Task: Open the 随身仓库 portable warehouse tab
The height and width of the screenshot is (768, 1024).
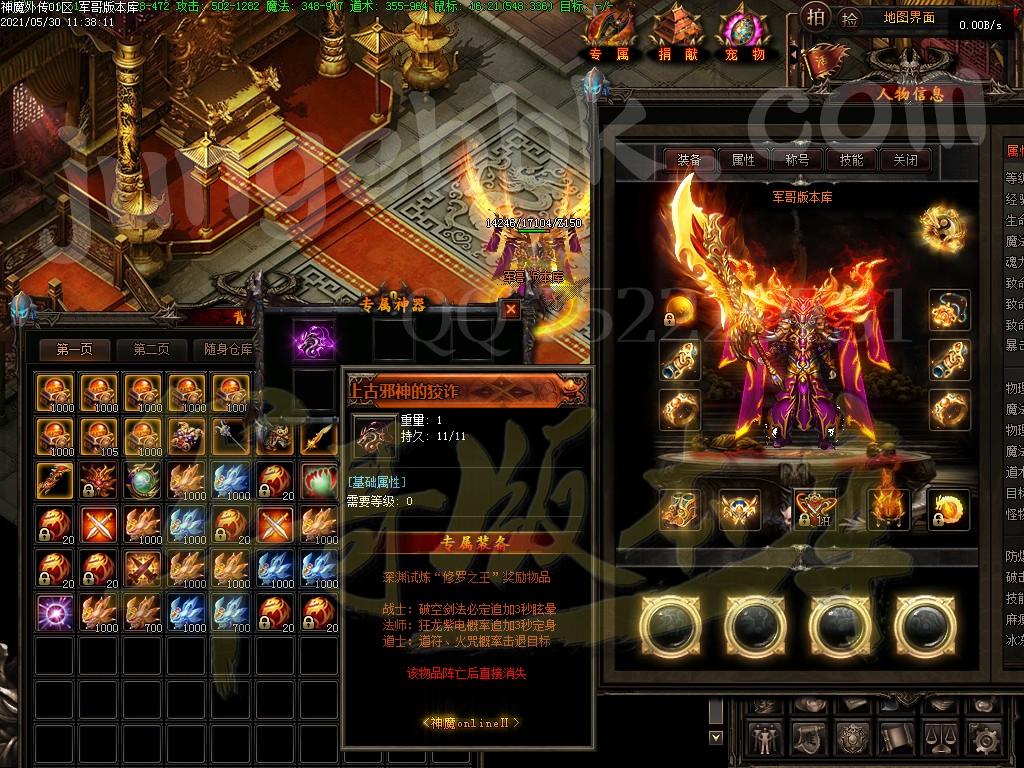Action: pos(228,349)
